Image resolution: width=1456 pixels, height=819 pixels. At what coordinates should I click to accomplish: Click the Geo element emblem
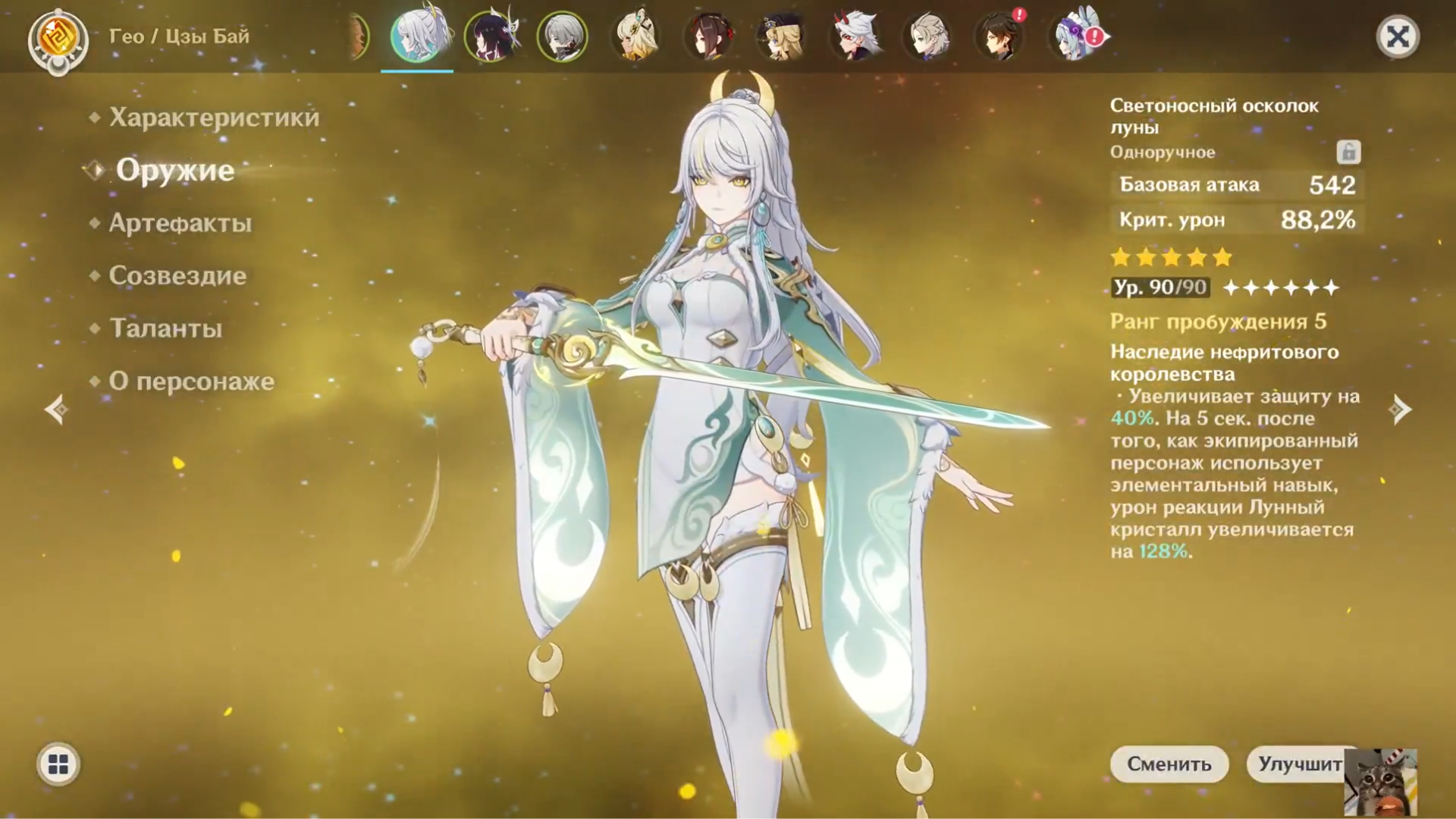[58, 39]
